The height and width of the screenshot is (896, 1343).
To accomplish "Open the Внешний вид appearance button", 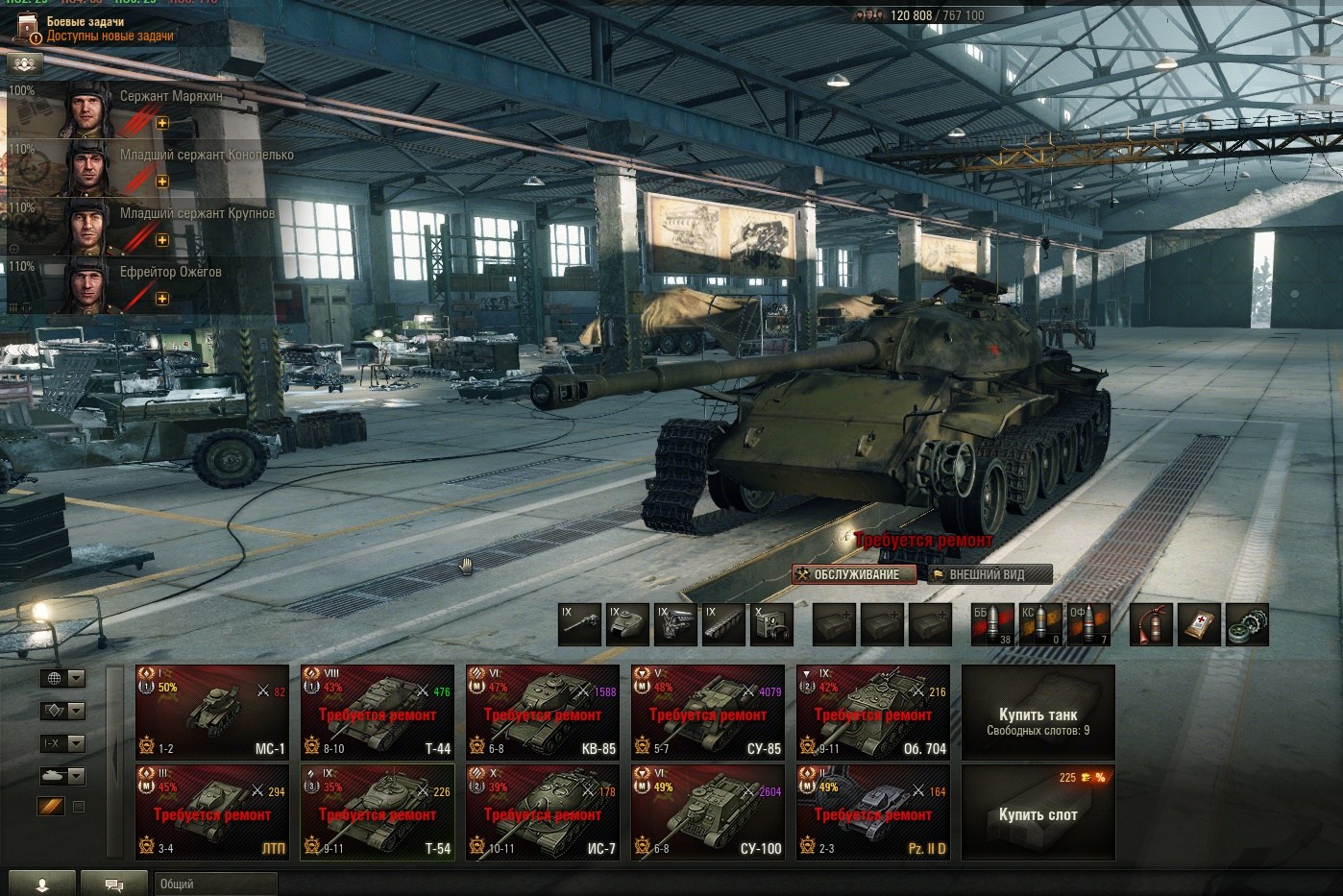I will click(989, 574).
